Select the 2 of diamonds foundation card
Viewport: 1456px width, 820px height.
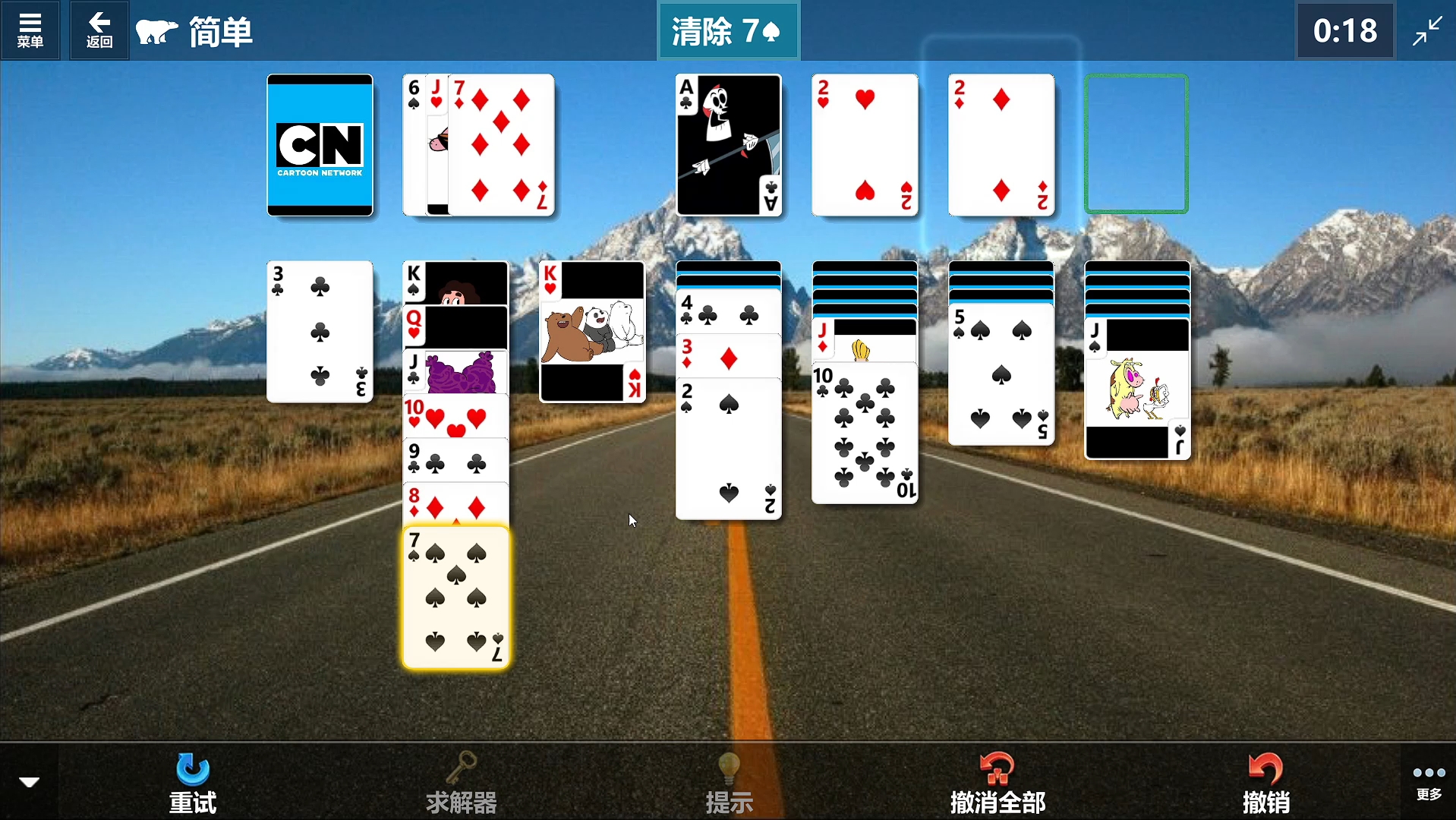[x=1001, y=144]
